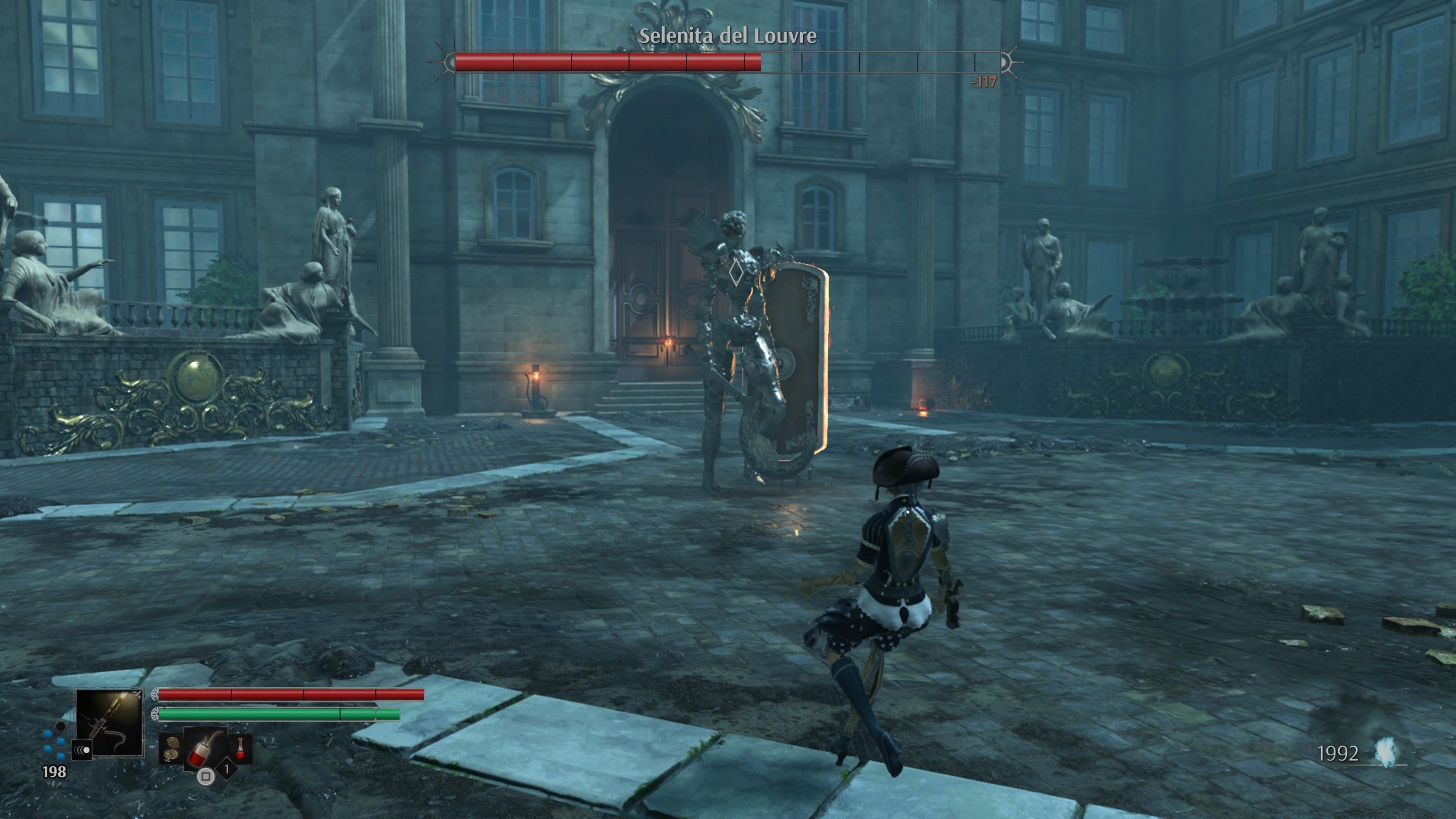The width and height of the screenshot is (1456, 819).
Task: Select the equipped weapon icon
Action: click(109, 722)
